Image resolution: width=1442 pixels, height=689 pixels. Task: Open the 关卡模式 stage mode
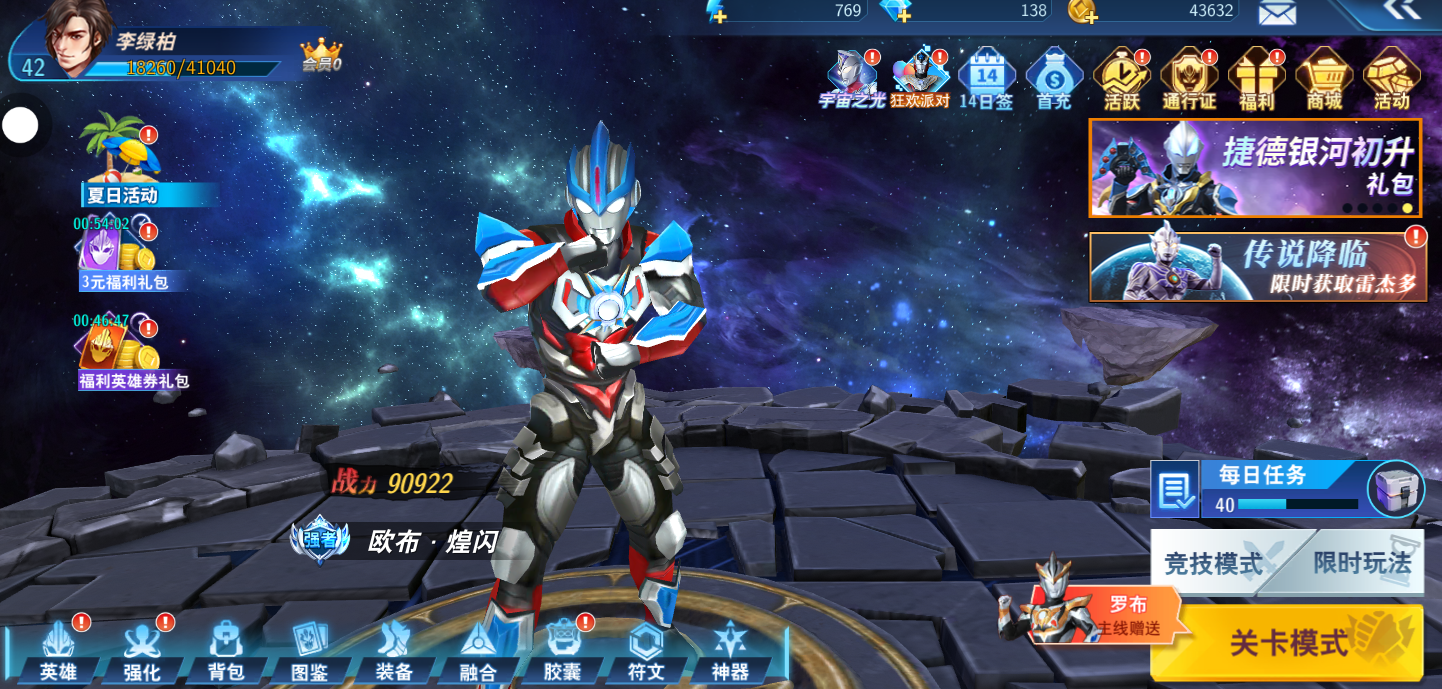coord(1286,642)
